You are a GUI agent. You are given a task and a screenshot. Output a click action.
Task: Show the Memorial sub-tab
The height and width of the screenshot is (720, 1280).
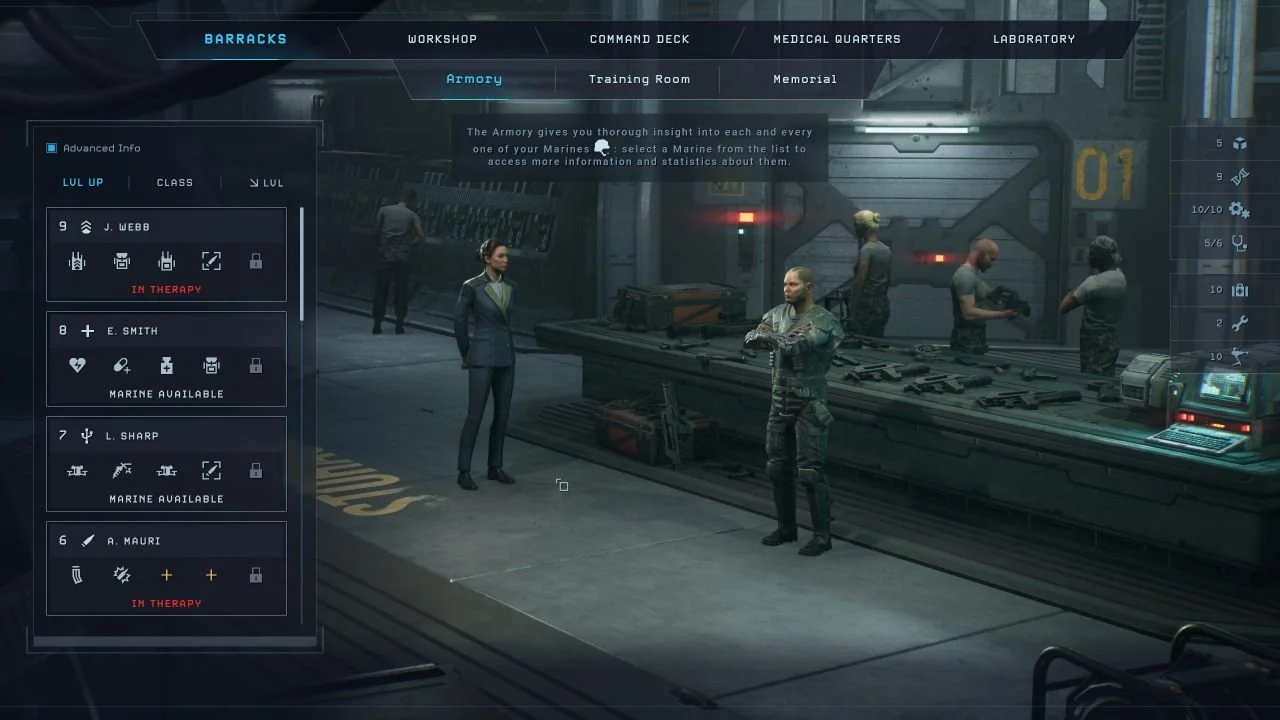click(804, 79)
